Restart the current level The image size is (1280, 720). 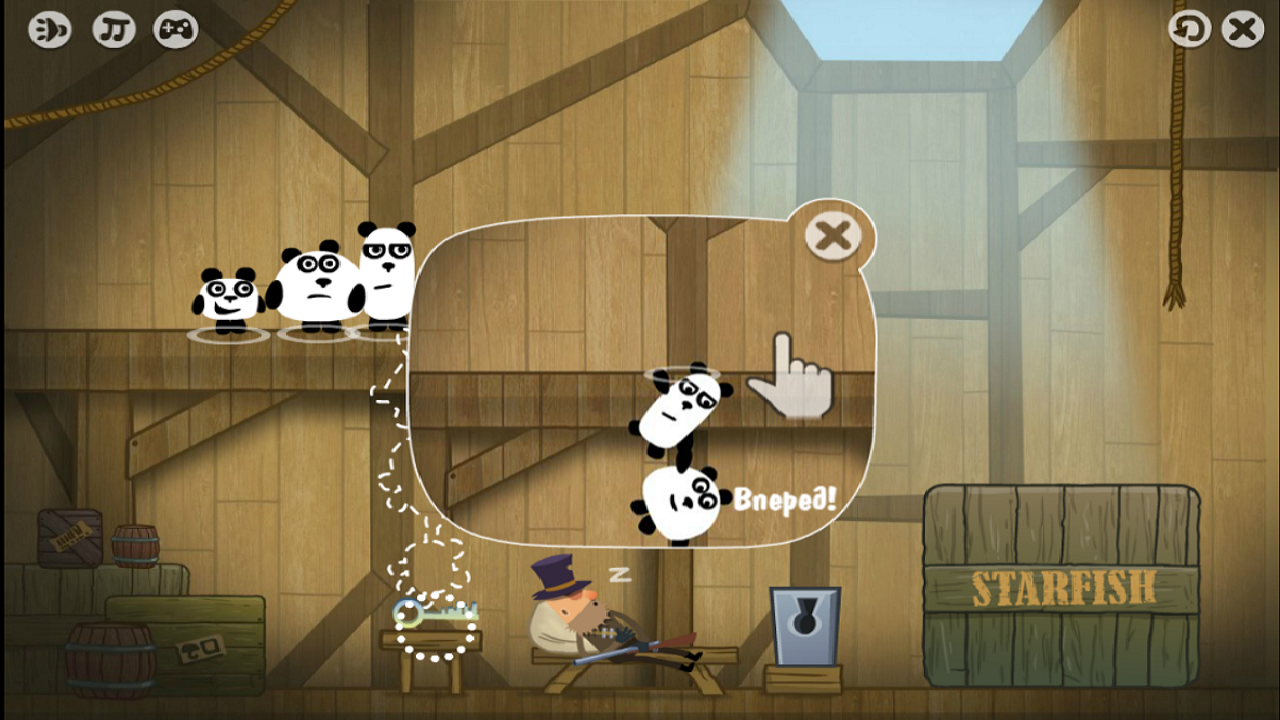click(1188, 29)
